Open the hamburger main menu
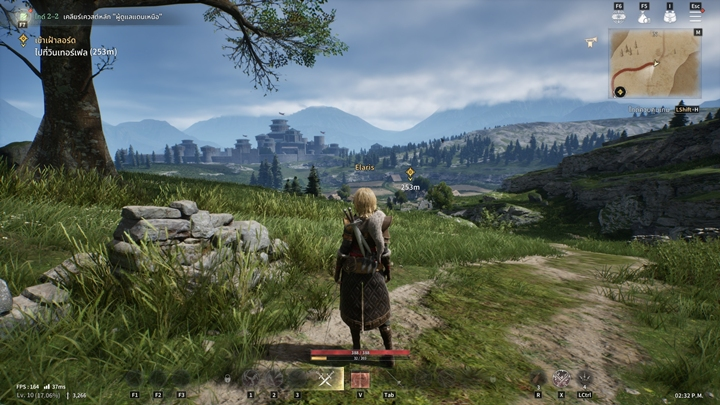 point(695,16)
